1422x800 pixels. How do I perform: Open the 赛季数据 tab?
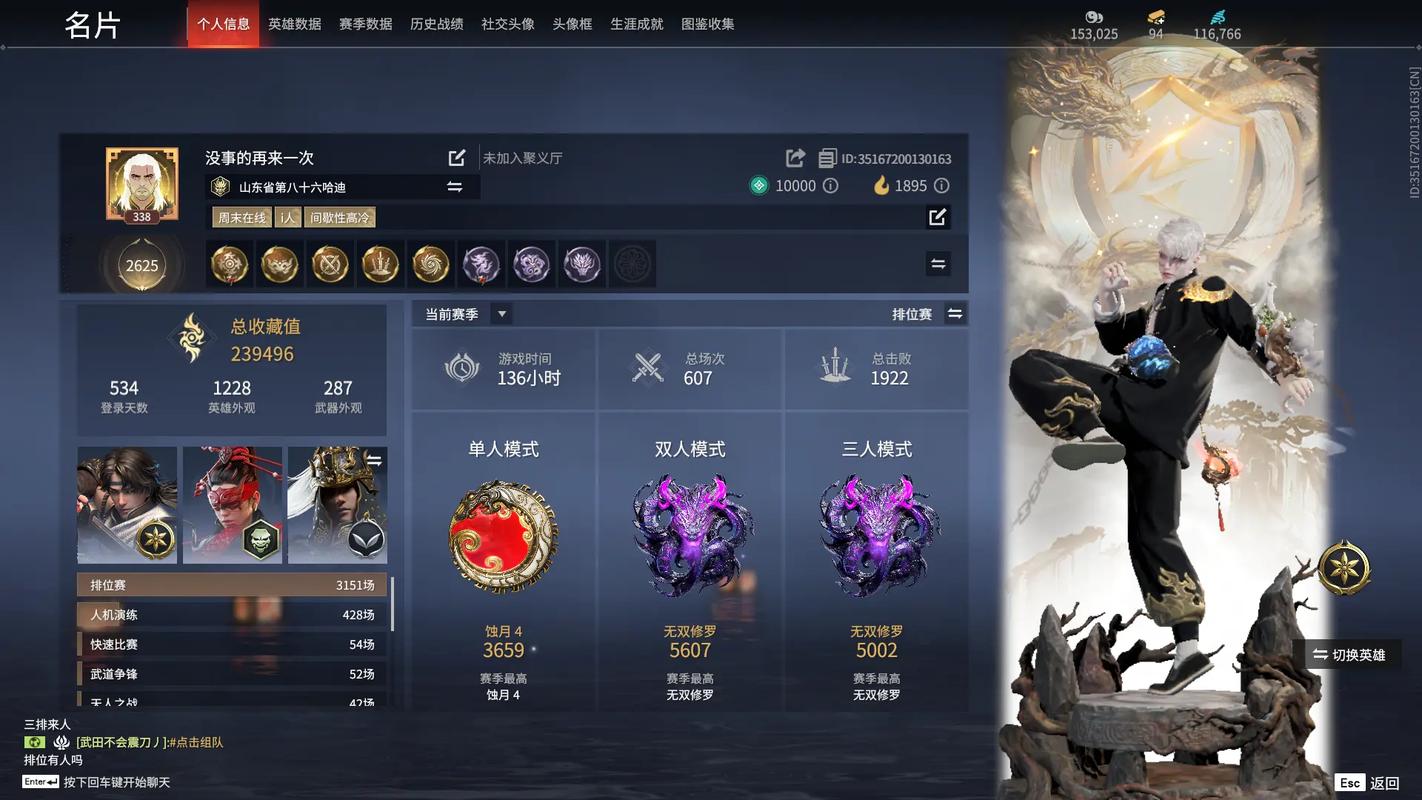[365, 24]
